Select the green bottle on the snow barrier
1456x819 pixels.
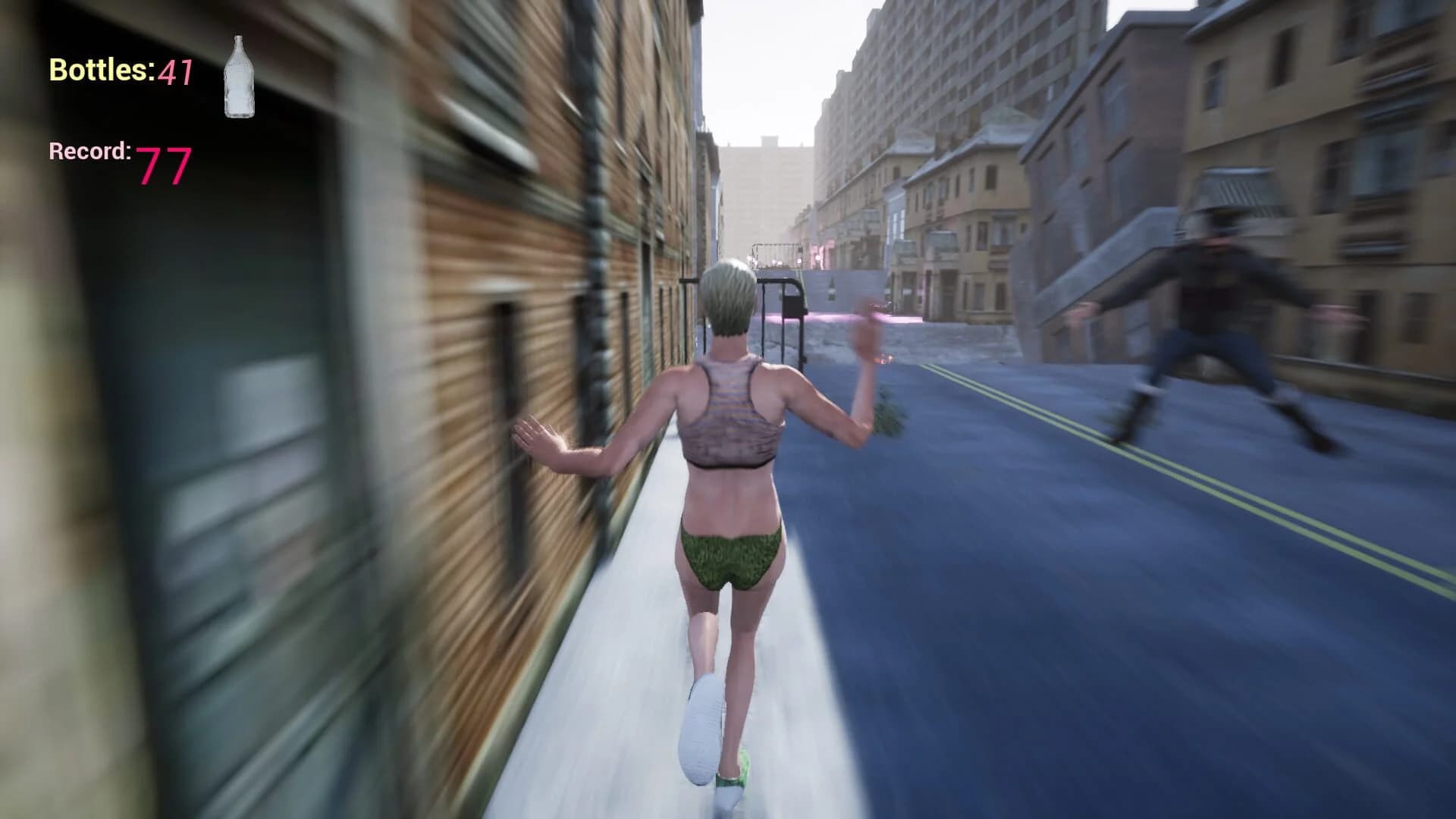tap(832, 289)
